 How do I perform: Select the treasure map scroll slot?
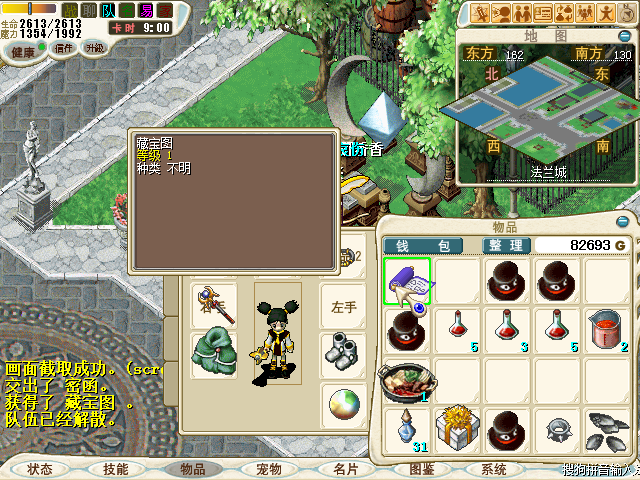point(407,282)
